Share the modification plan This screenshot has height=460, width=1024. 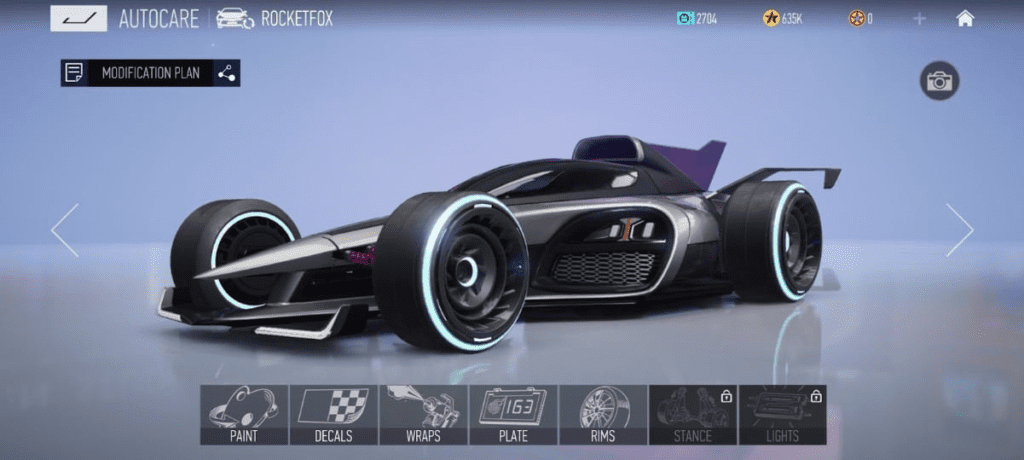(x=227, y=73)
